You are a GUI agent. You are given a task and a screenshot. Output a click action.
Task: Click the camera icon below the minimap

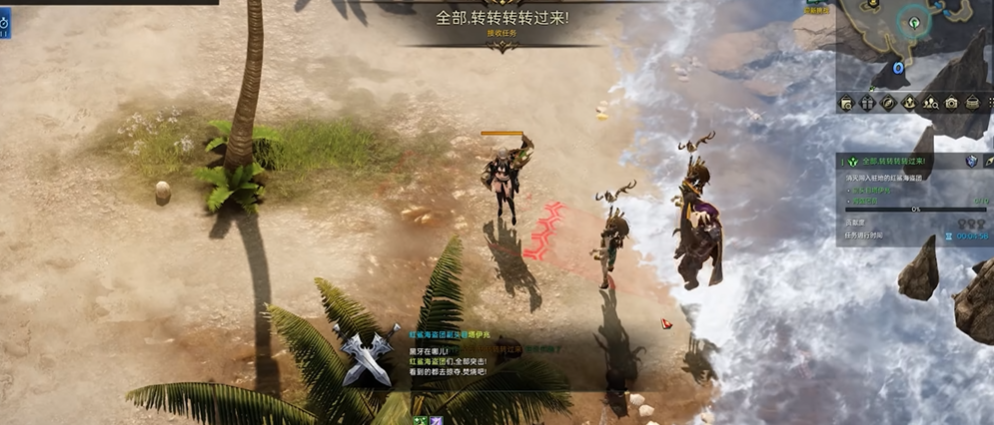pos(951,102)
